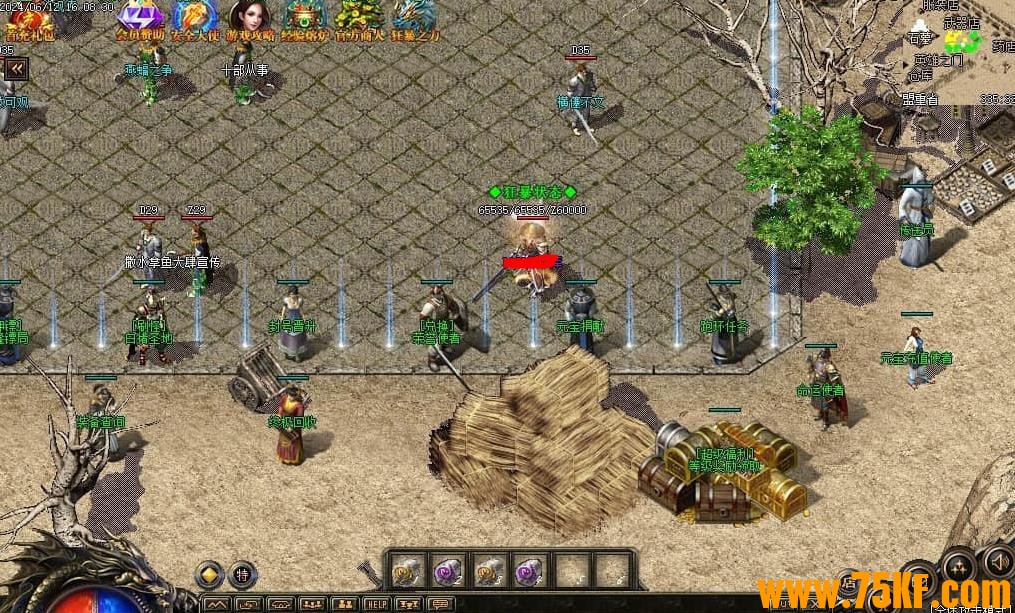Toggle sound with the speaker button

coord(996,561)
